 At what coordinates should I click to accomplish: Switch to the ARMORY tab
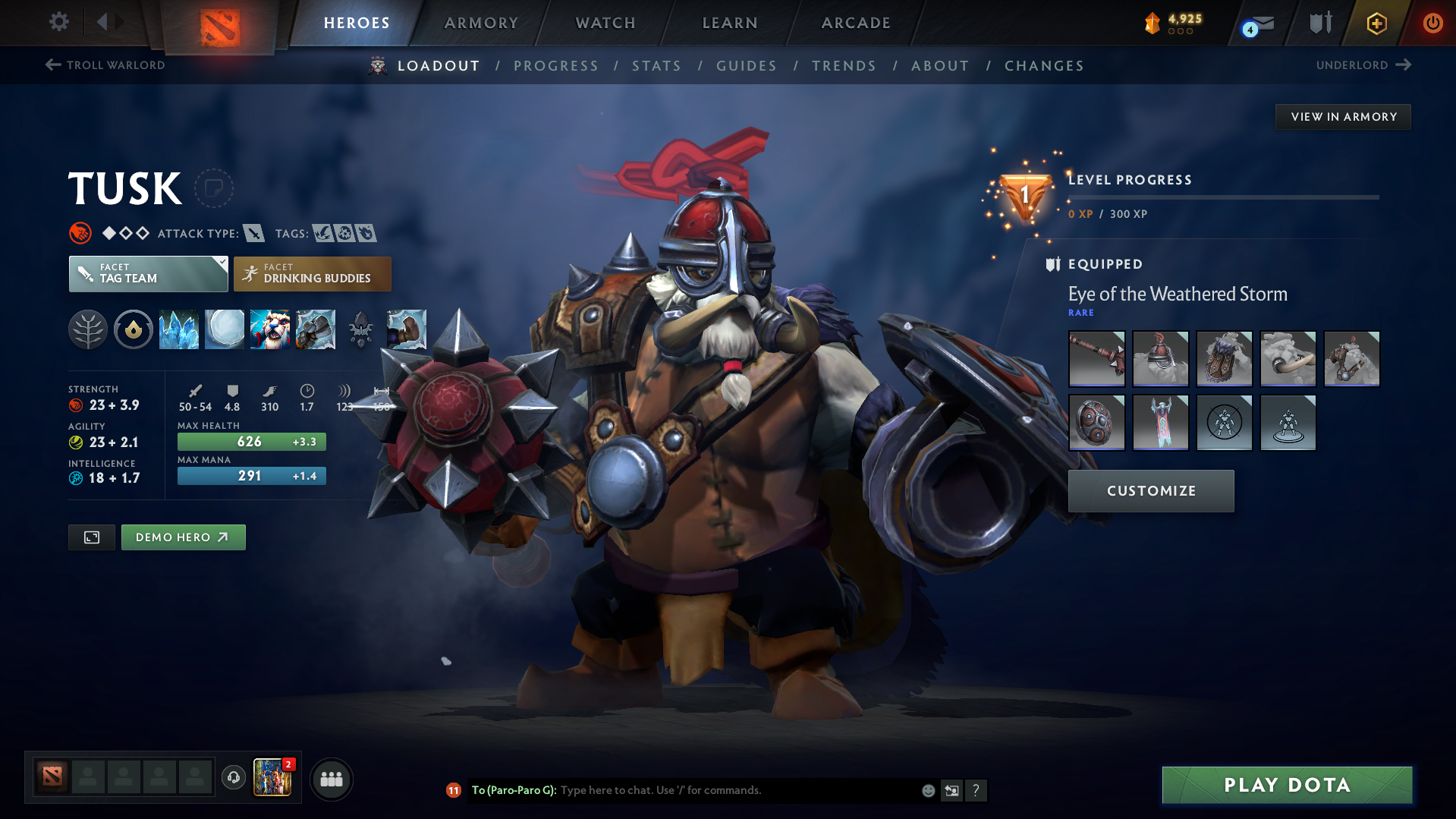pyautogui.click(x=481, y=23)
